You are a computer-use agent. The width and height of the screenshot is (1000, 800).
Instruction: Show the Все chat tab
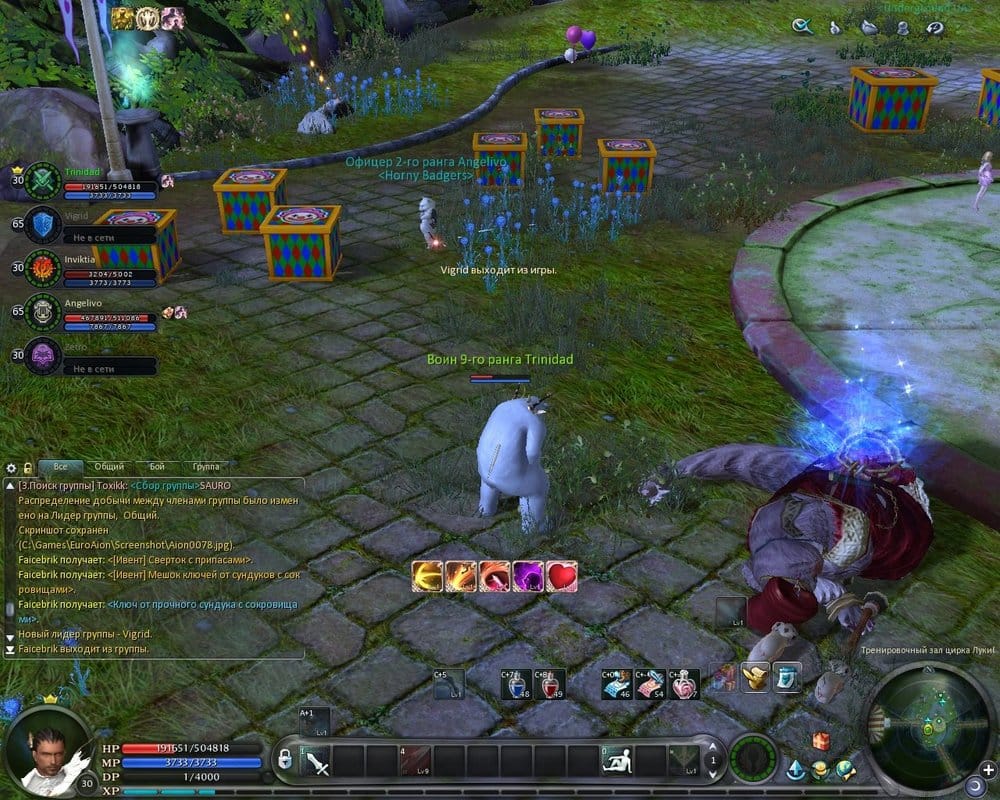(x=61, y=467)
